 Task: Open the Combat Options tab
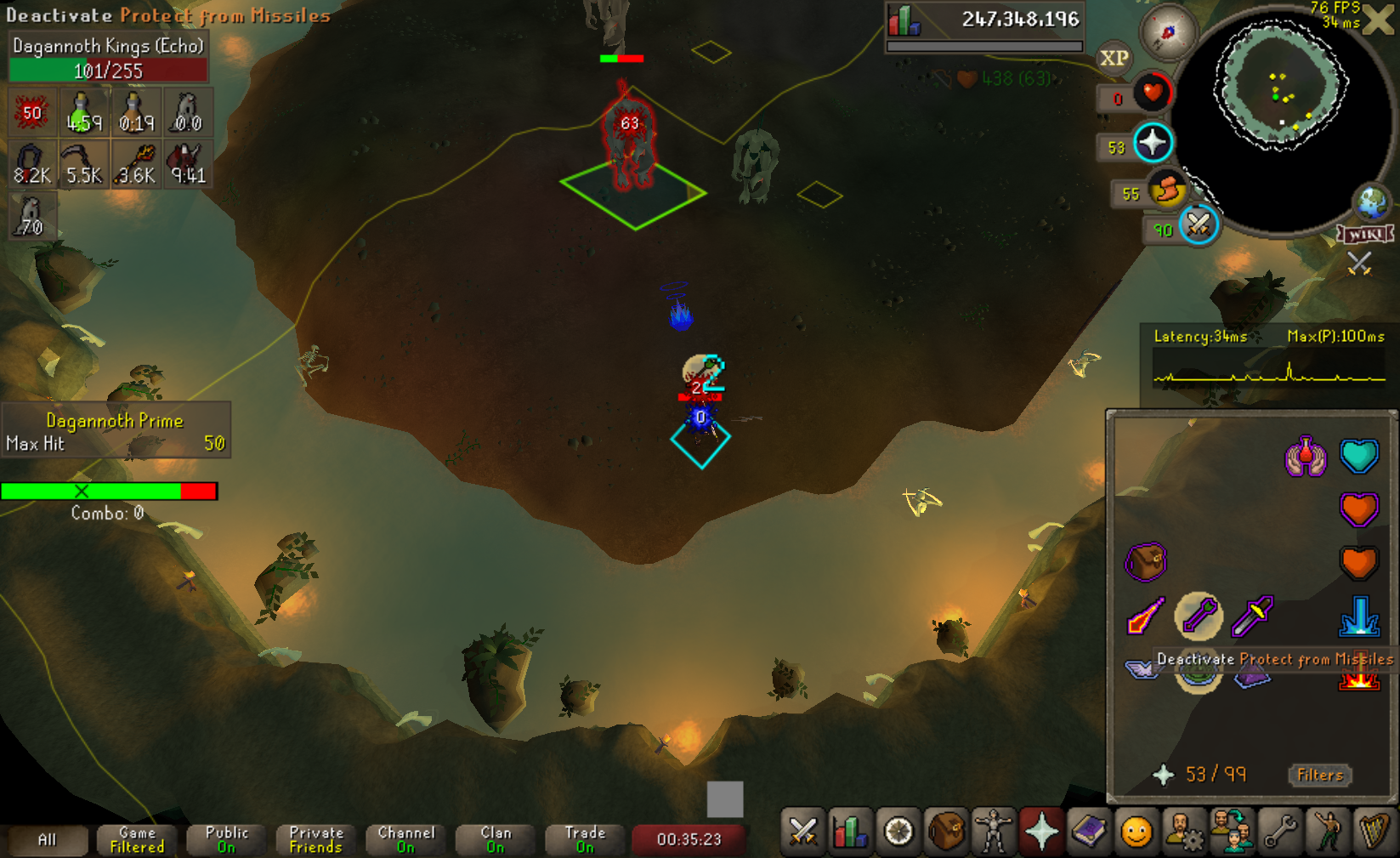coord(802,832)
